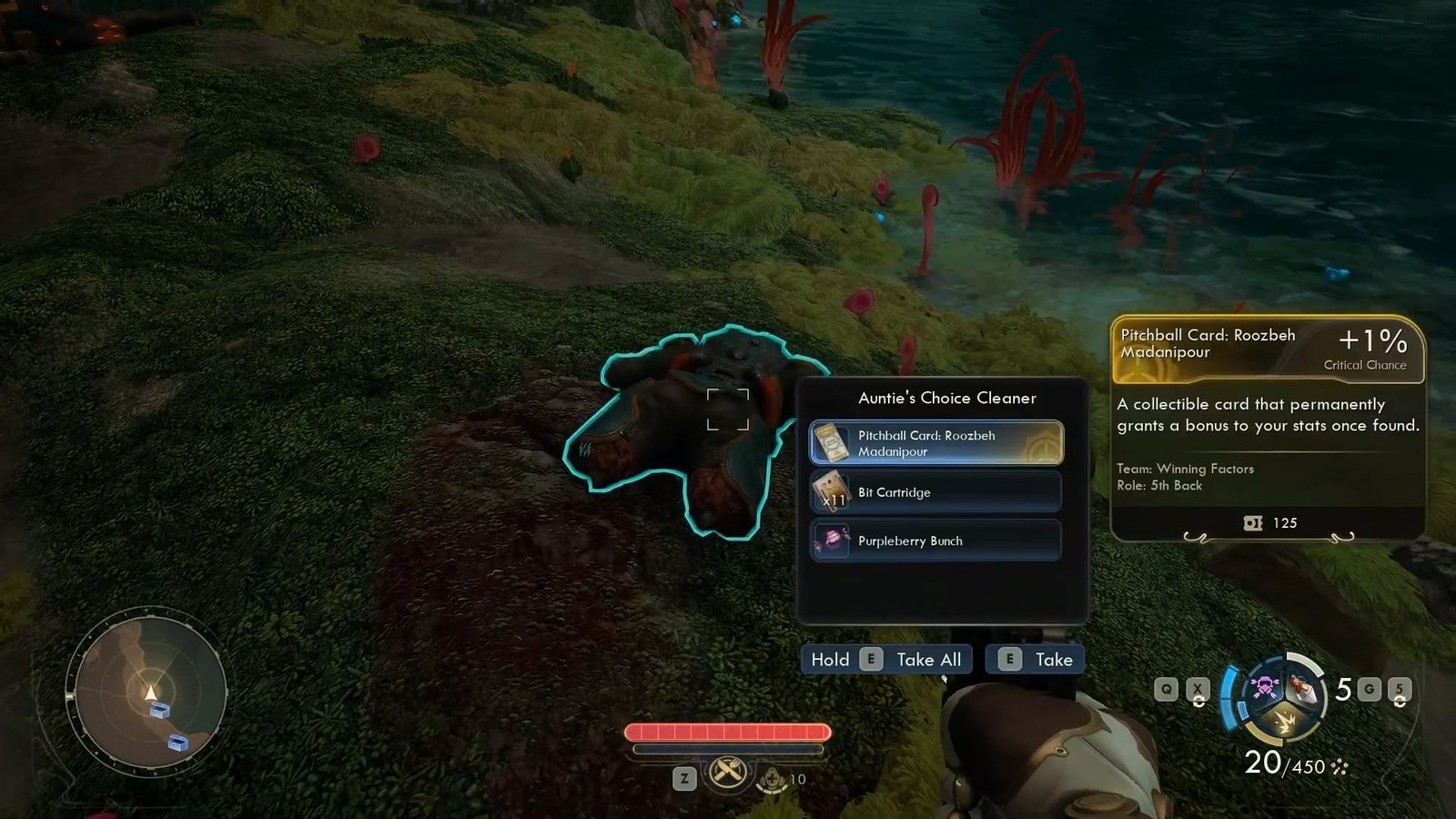Select the inhaler healing icon

(773, 778)
